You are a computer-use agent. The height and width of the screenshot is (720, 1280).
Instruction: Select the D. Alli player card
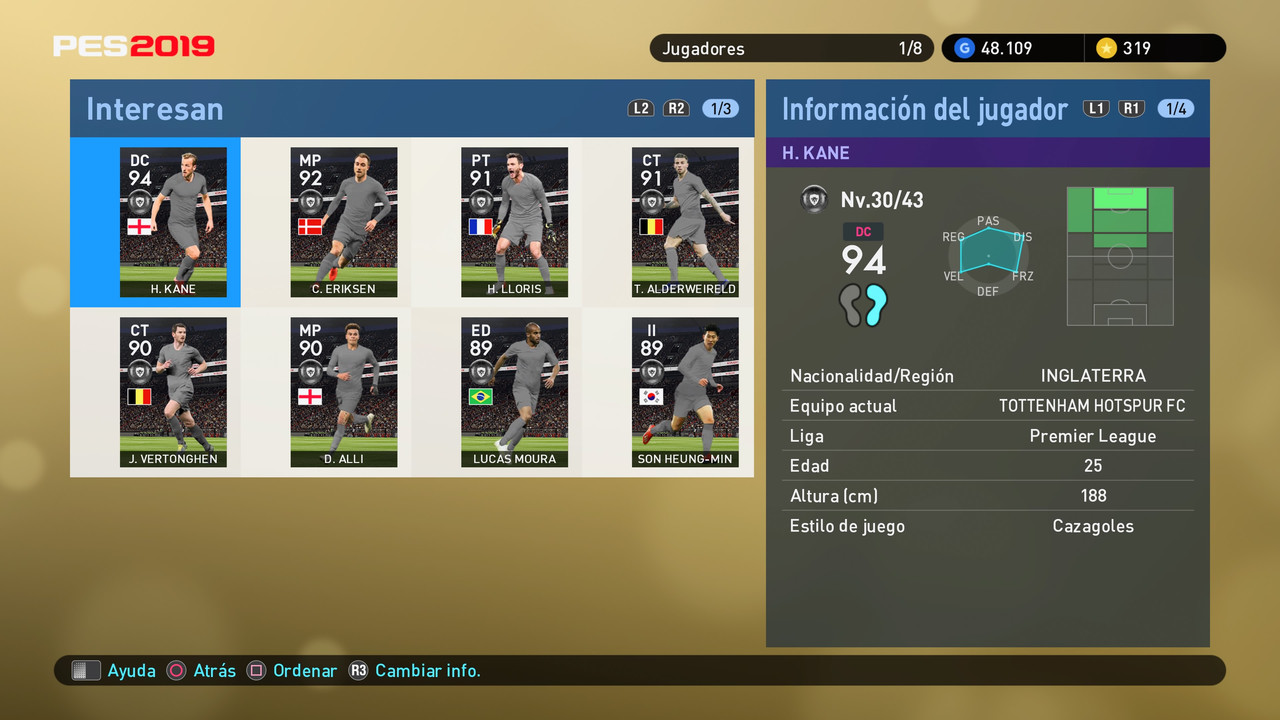coord(343,392)
